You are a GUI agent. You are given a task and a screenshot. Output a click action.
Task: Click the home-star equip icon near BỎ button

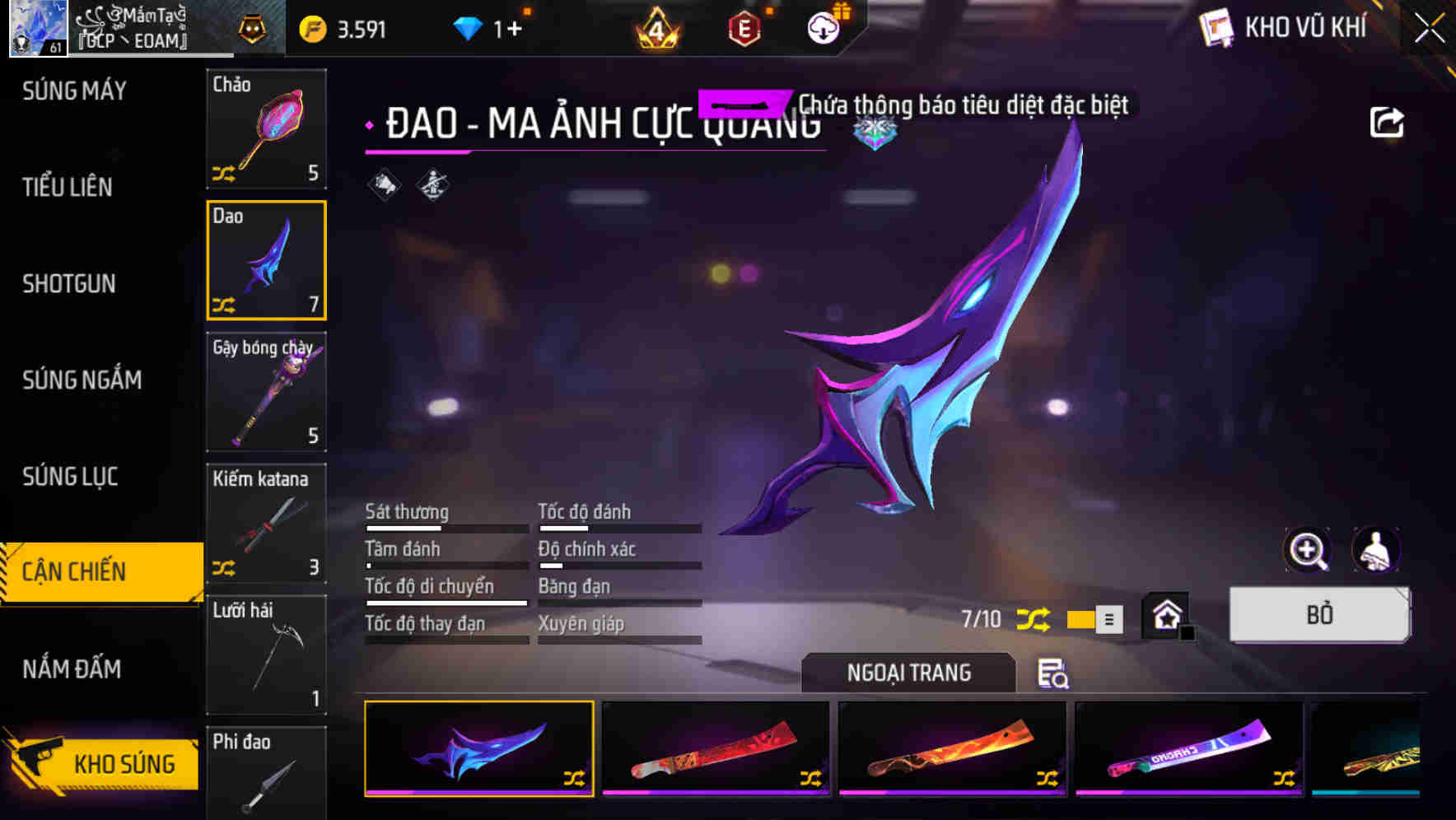pos(1166,616)
